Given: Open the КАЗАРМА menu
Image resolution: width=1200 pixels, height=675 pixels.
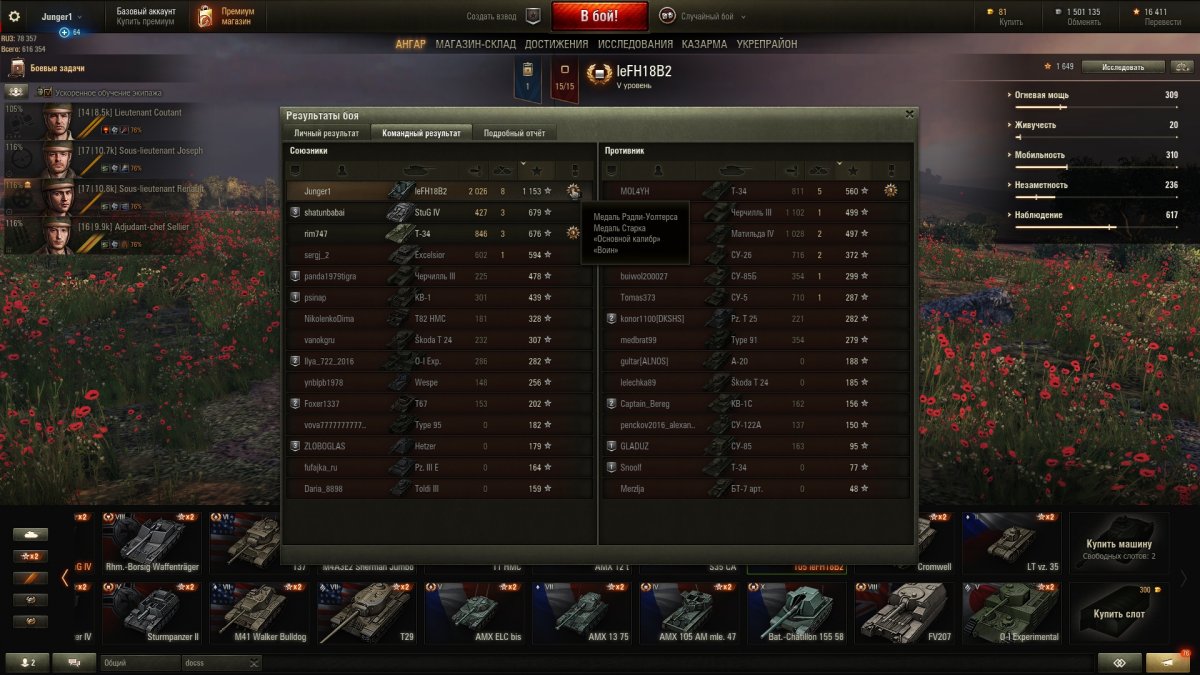Looking at the screenshot, I should pos(704,44).
